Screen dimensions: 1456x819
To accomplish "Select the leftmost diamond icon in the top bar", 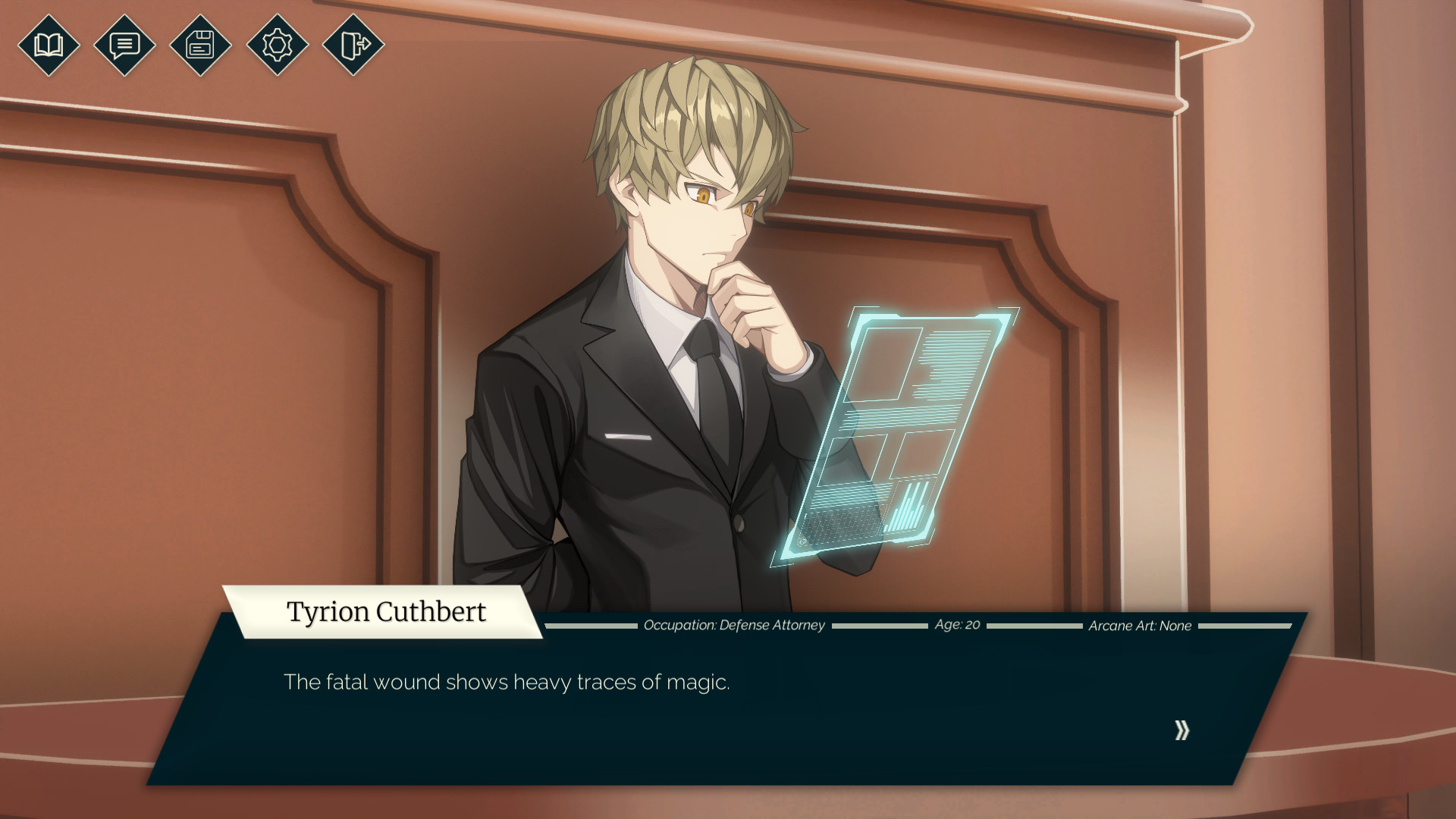I will click(x=49, y=46).
